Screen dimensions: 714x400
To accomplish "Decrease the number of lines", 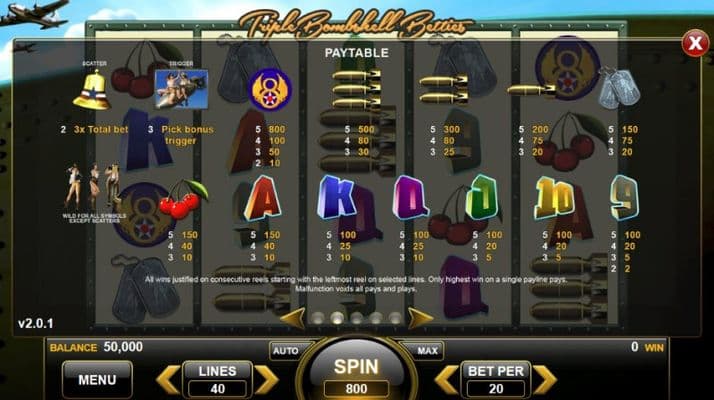I will [168, 379].
